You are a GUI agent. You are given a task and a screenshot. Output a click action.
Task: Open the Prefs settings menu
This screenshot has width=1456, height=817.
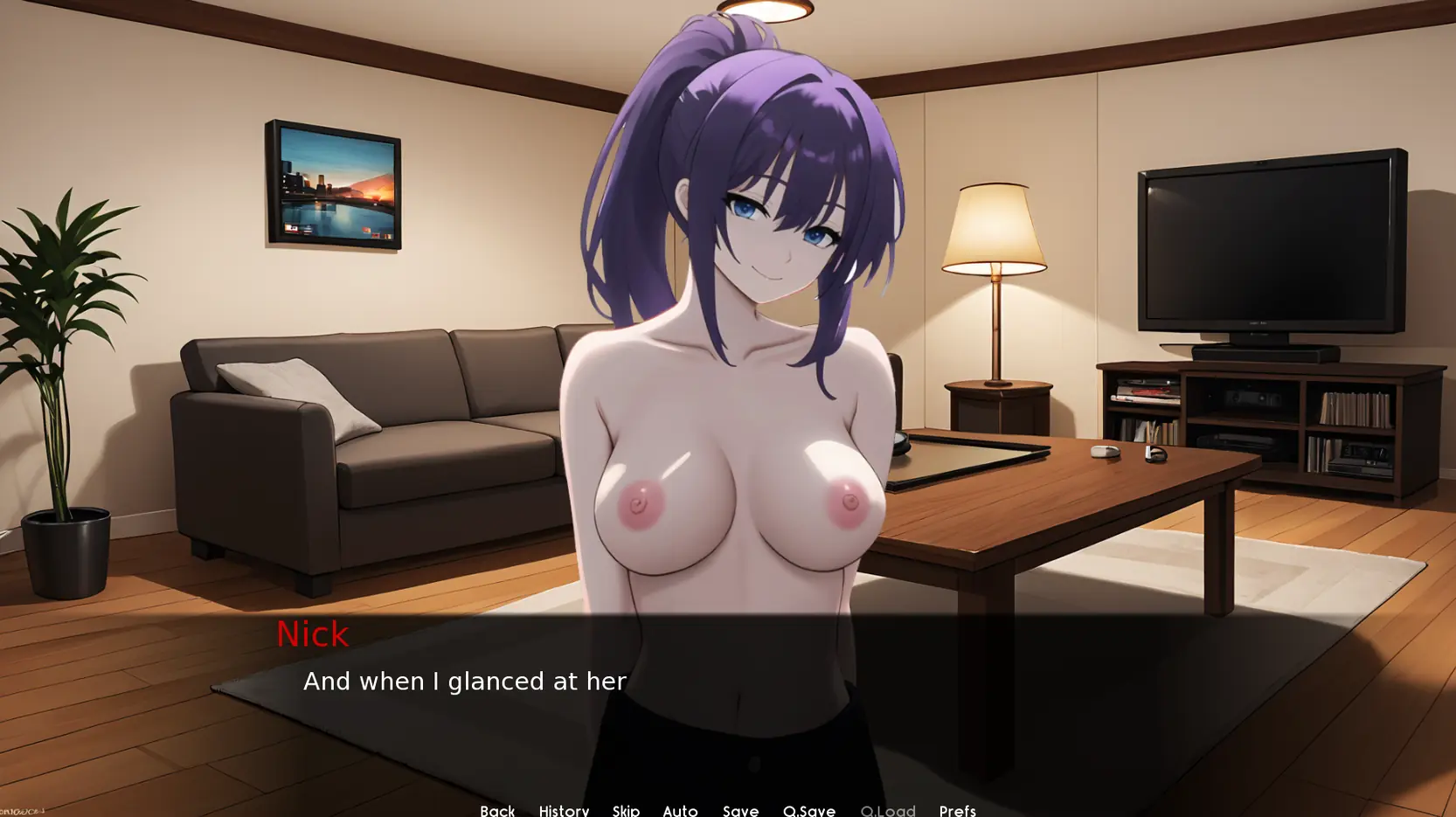(x=957, y=810)
